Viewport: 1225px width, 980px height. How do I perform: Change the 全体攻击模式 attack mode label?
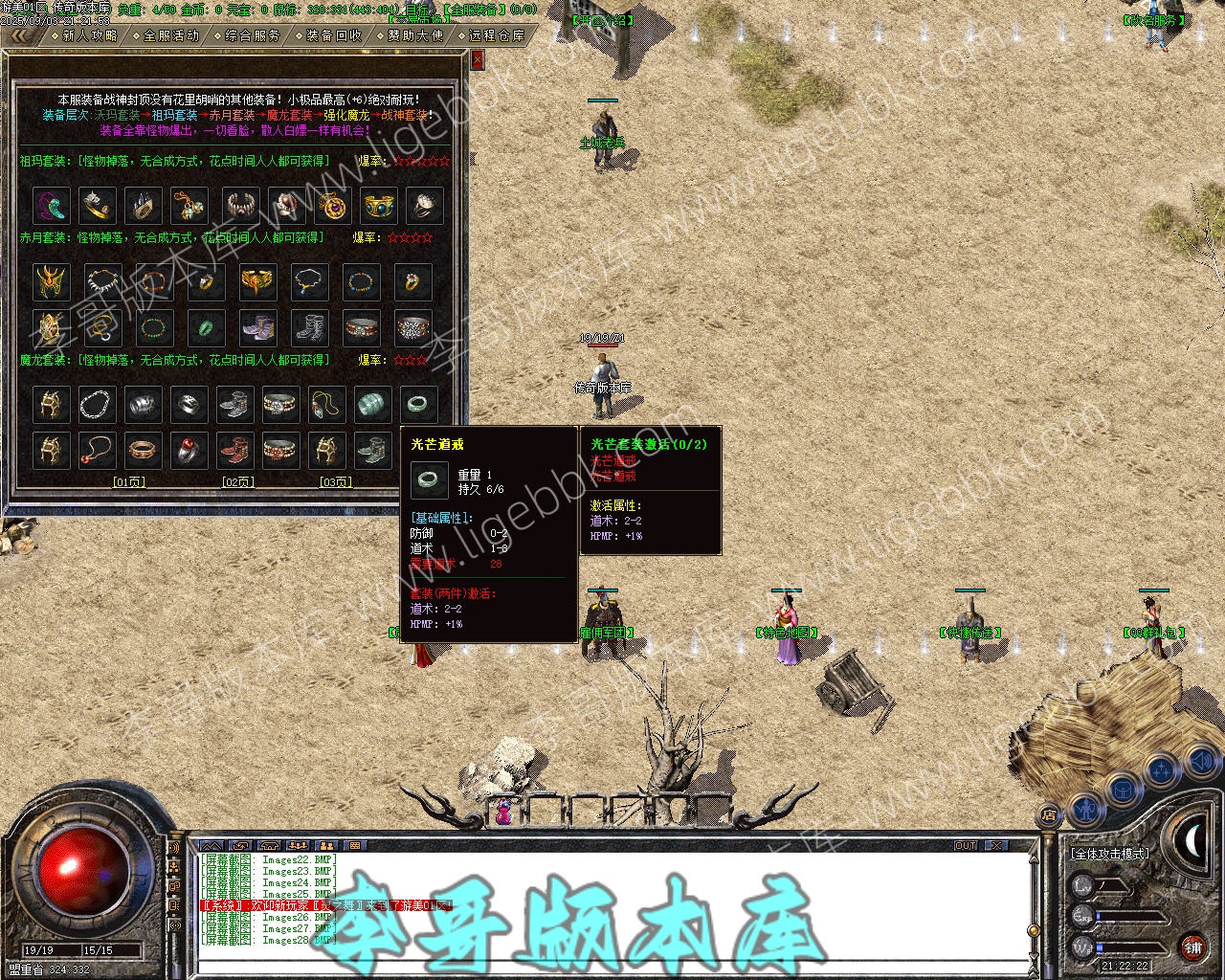(x=1110, y=853)
